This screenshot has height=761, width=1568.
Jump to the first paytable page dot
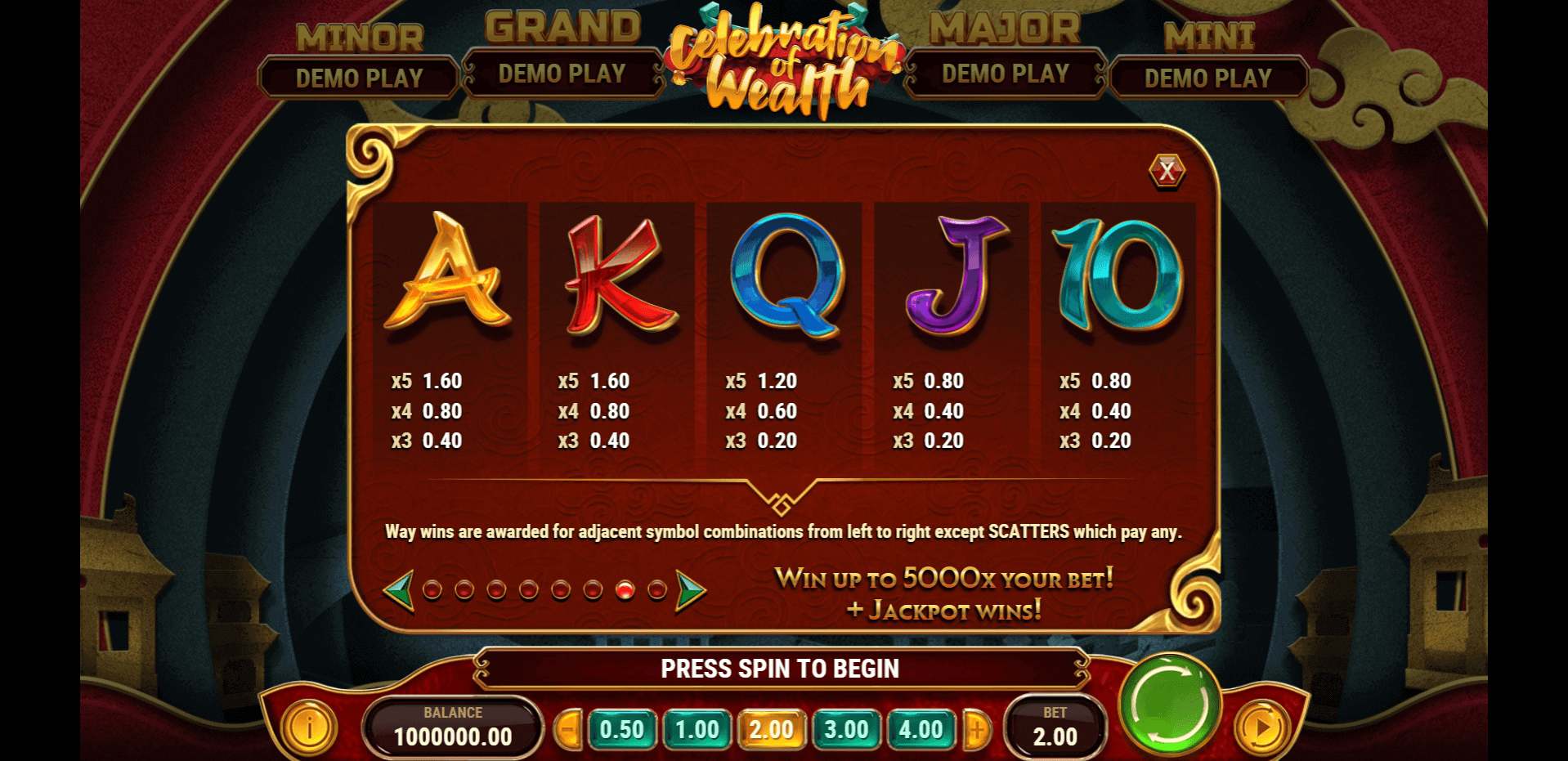pyautogui.click(x=432, y=589)
